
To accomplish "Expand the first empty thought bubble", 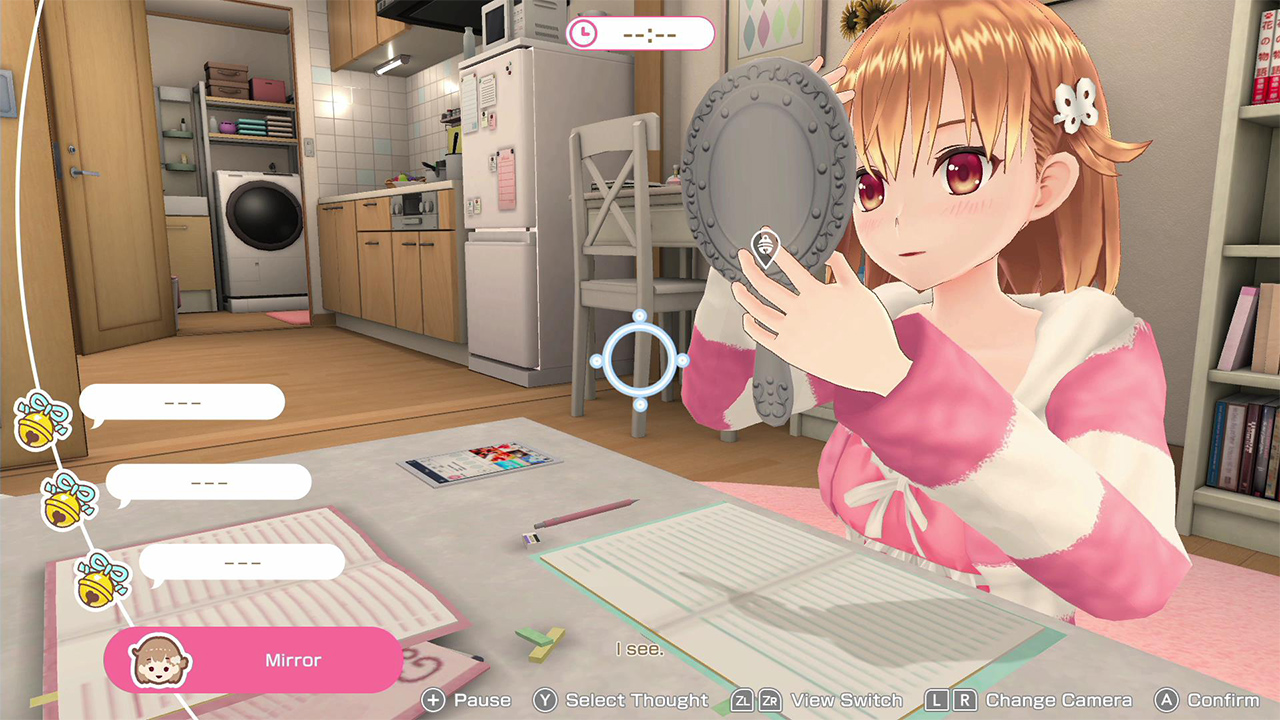I will (183, 401).
